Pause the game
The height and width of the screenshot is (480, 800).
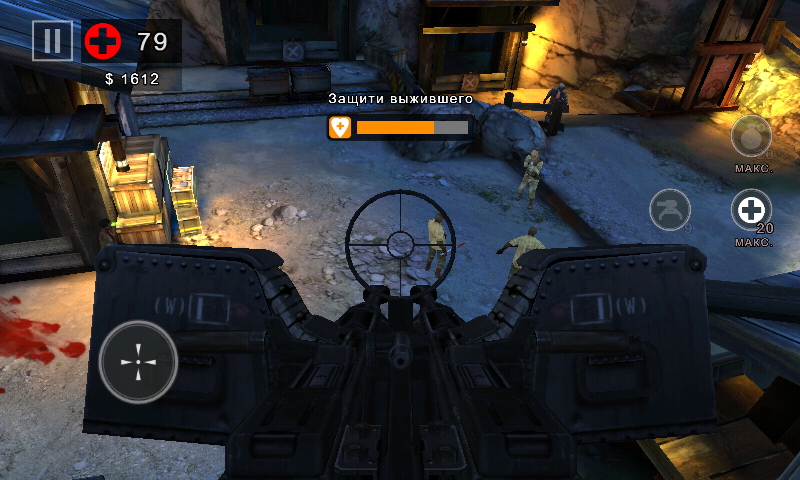click(52, 41)
